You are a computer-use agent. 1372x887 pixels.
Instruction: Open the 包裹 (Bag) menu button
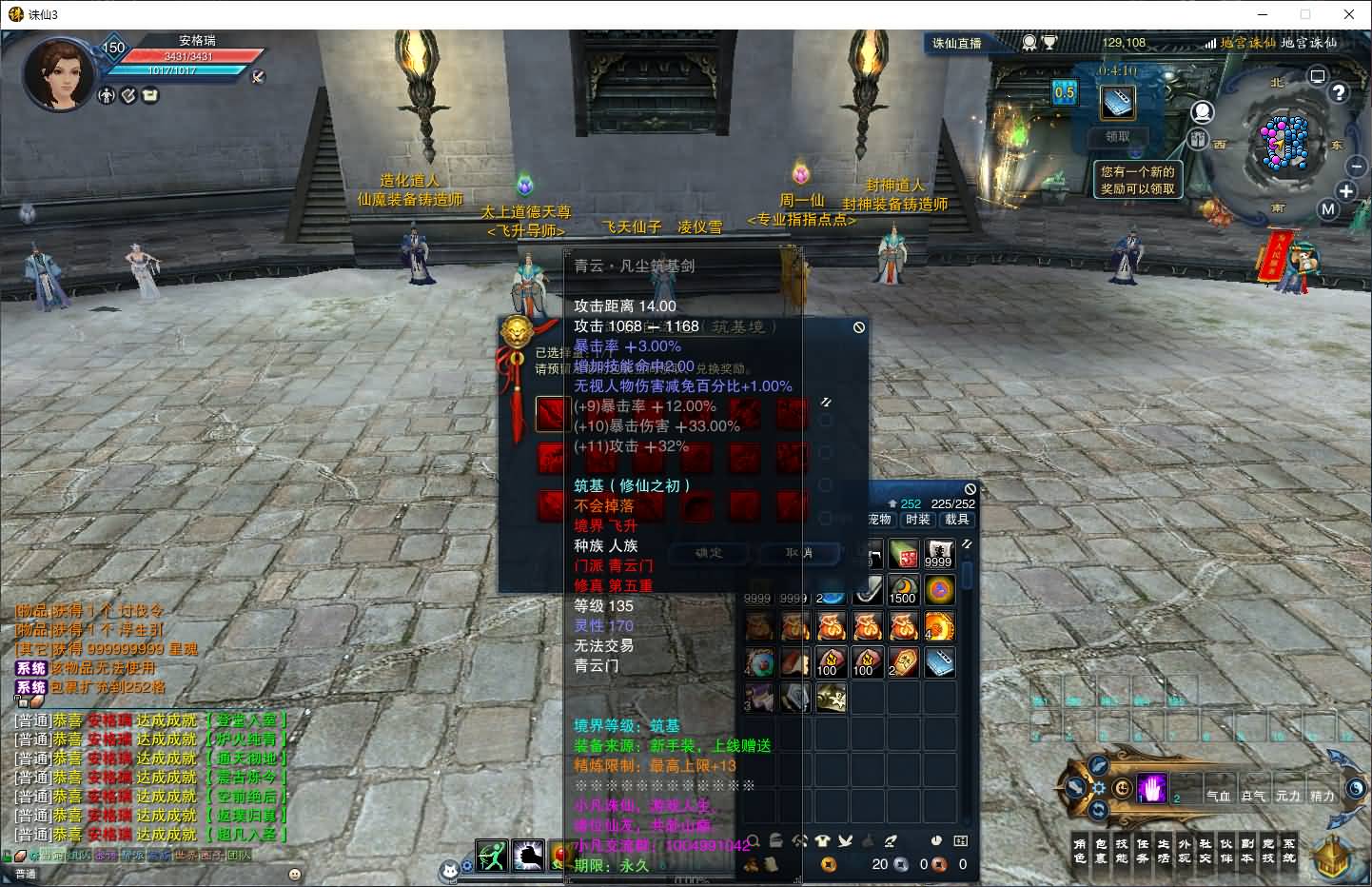point(1100,851)
